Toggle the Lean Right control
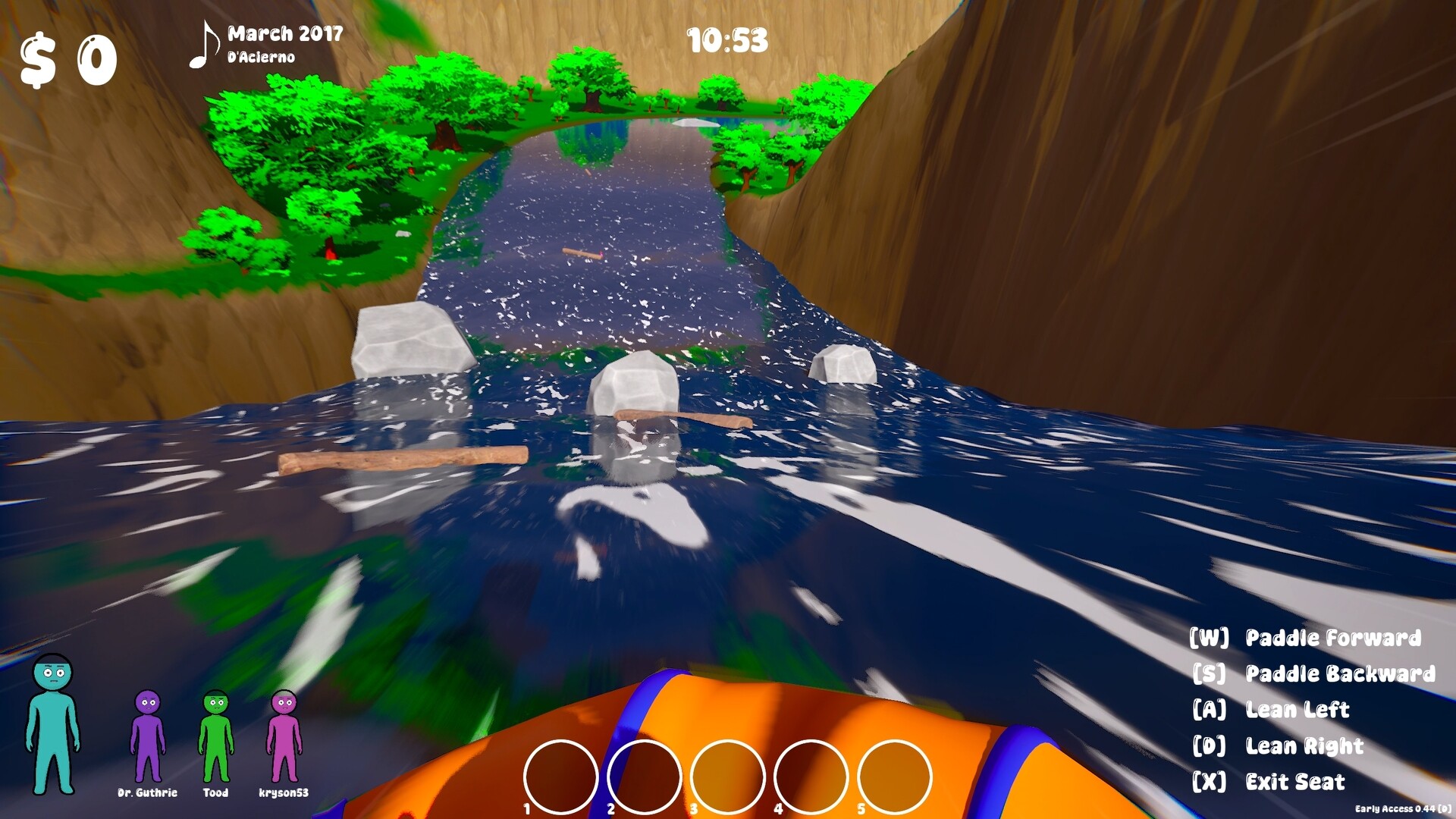 point(1305,746)
